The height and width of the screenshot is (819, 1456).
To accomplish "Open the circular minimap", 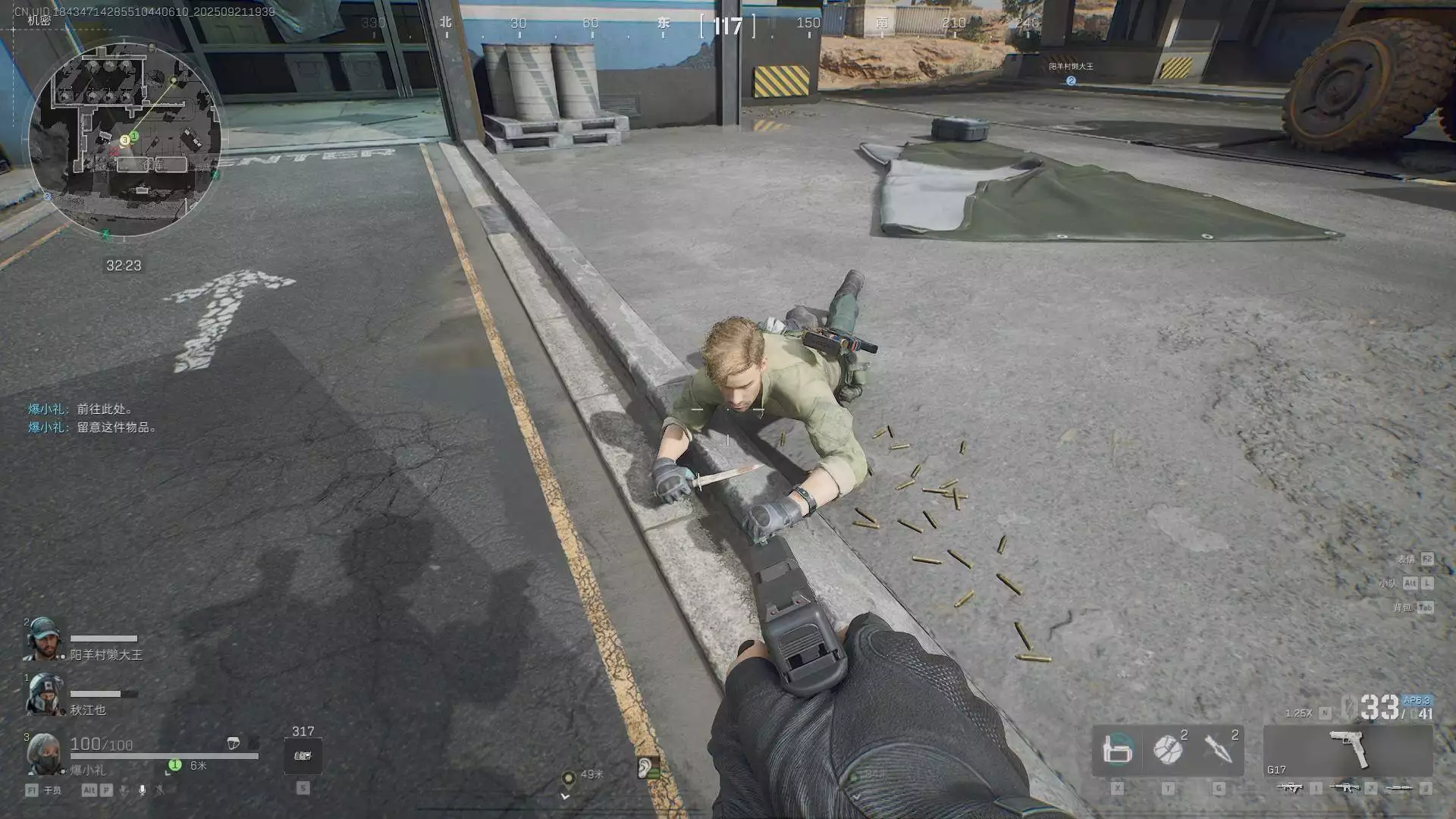I will [x=125, y=140].
